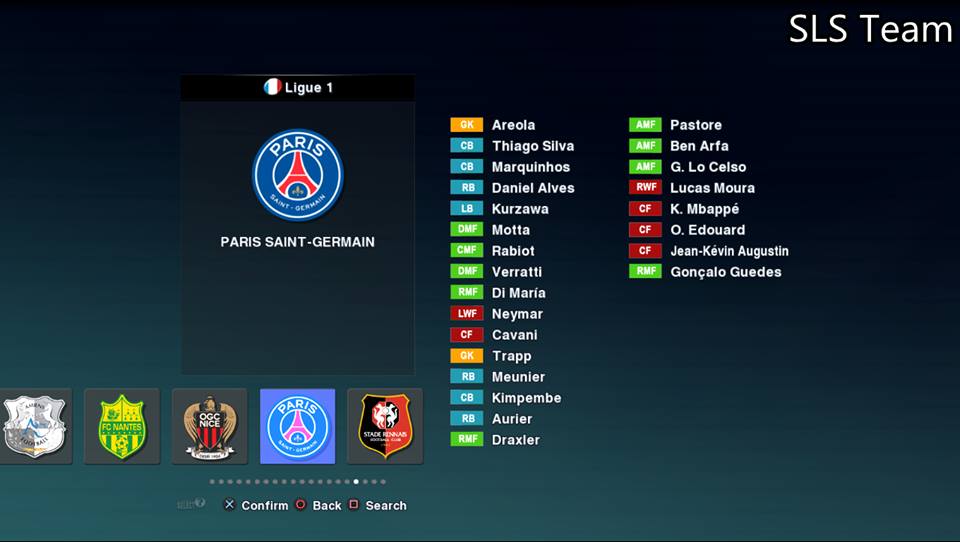Pick the highlighted Paris Saint-Germain tile

[x=297, y=426]
